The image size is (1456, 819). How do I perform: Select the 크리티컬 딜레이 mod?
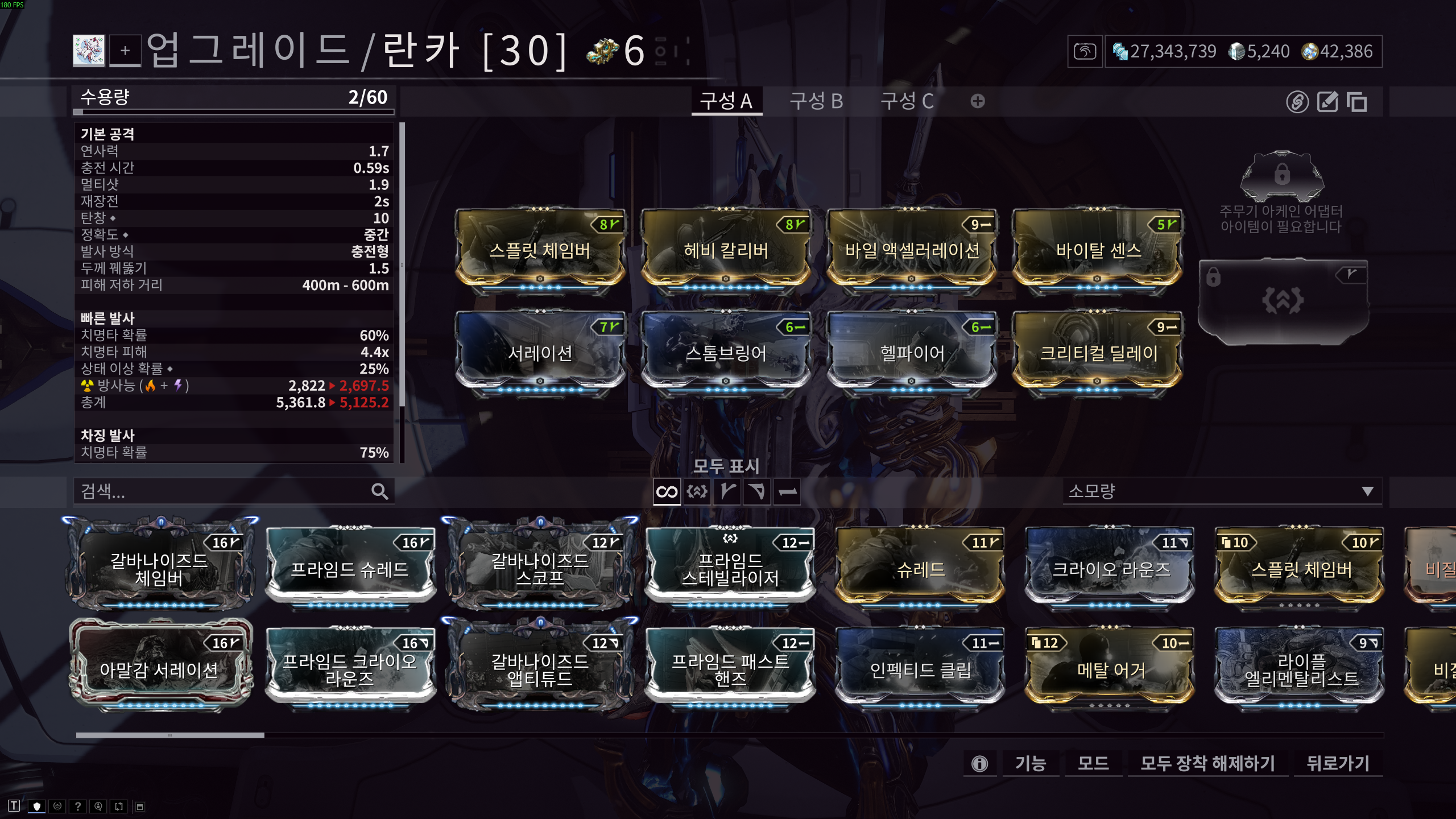pos(1098,353)
